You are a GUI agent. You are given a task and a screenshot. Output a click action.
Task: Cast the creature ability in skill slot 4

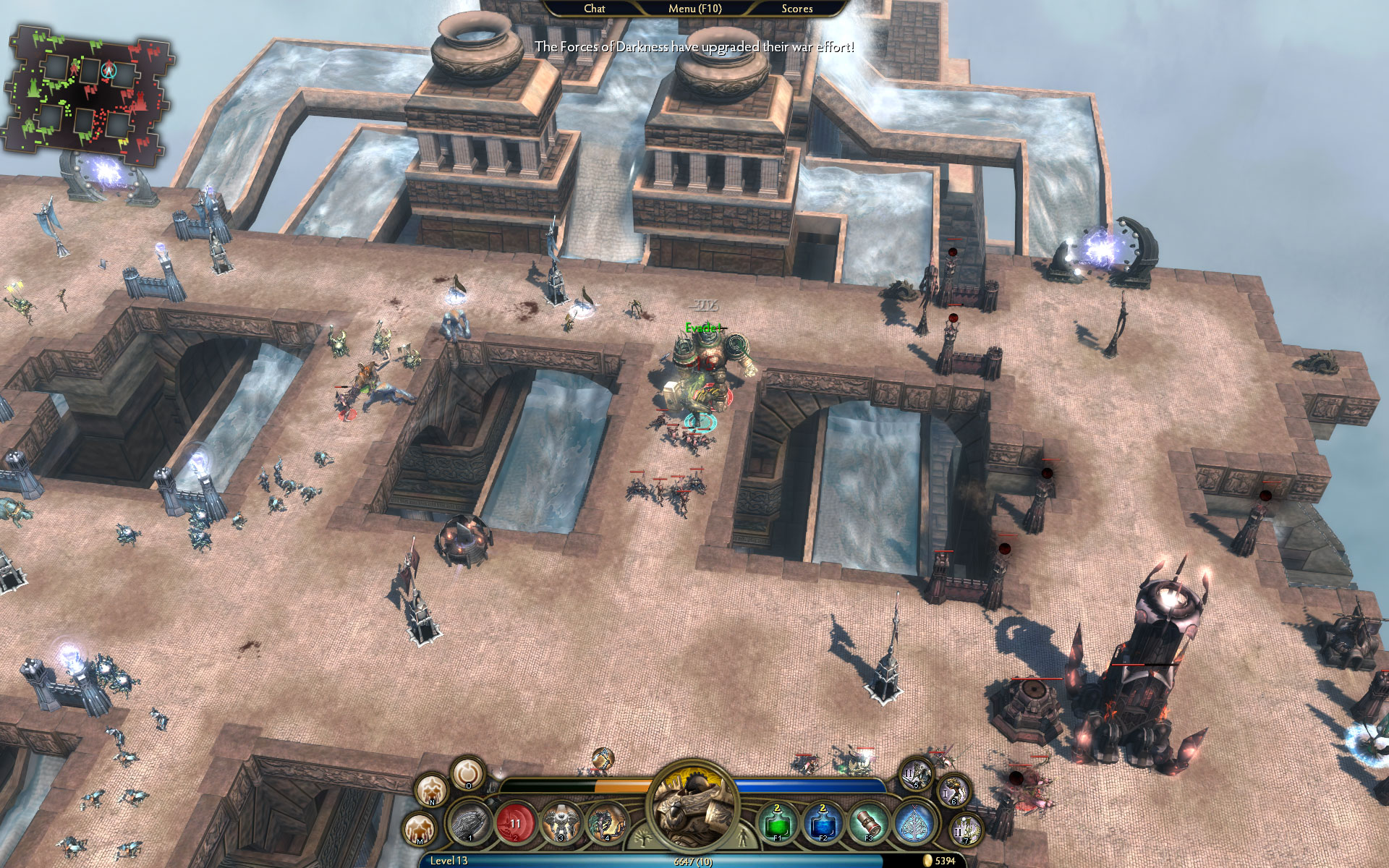(x=608, y=822)
